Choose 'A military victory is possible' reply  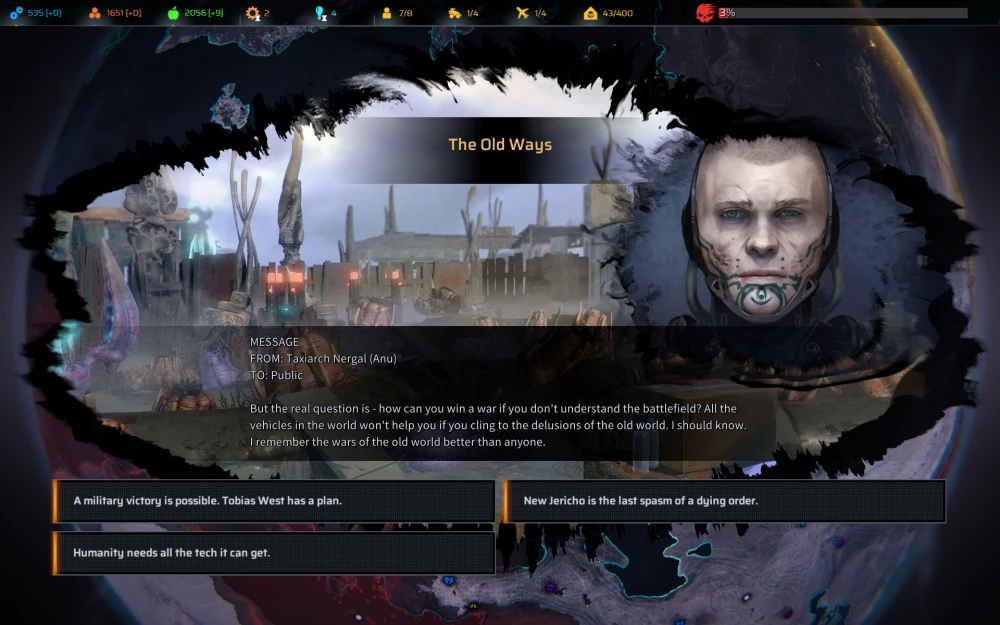[x=274, y=501]
